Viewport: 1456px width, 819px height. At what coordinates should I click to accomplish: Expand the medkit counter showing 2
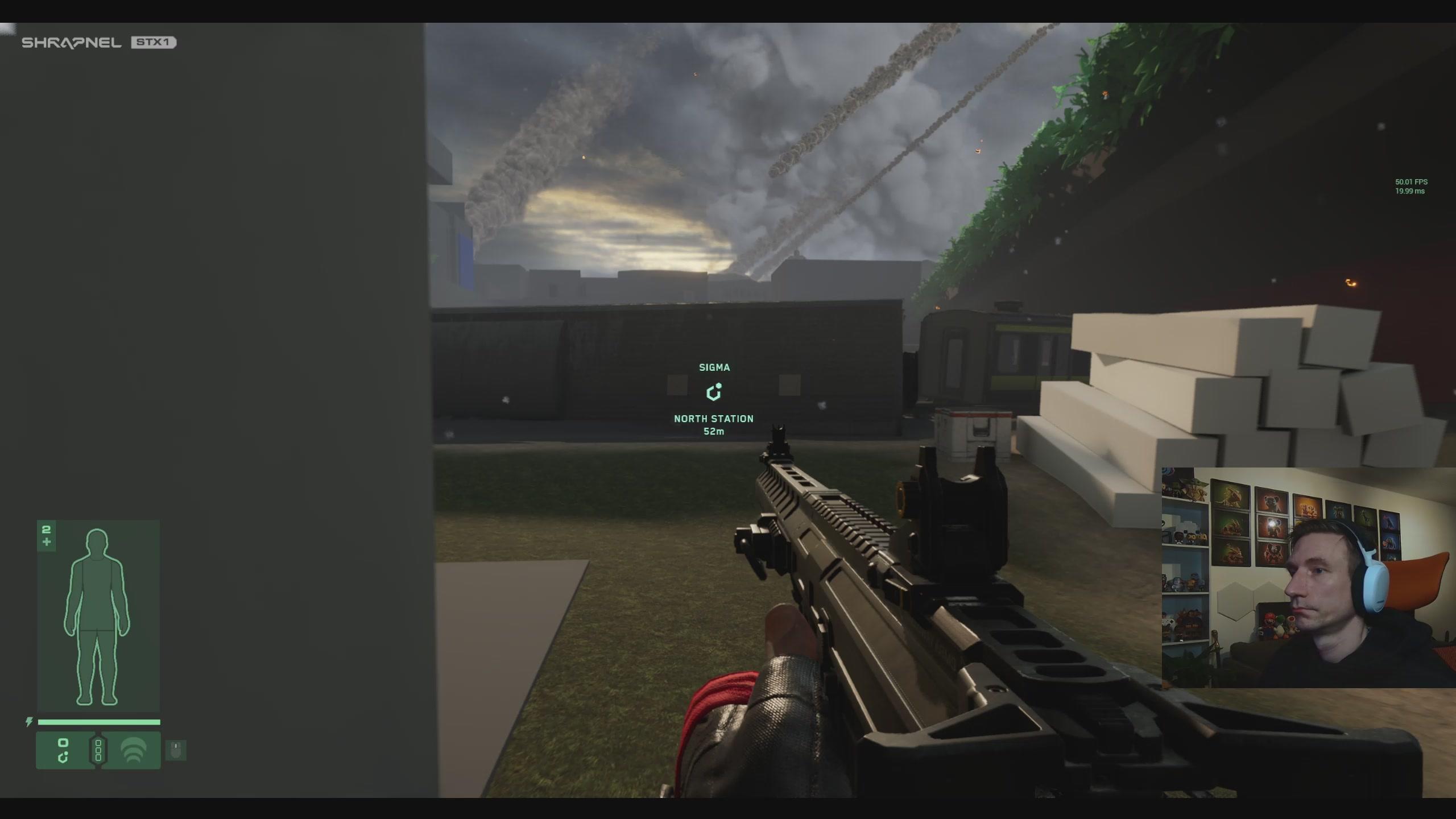[x=46, y=535]
